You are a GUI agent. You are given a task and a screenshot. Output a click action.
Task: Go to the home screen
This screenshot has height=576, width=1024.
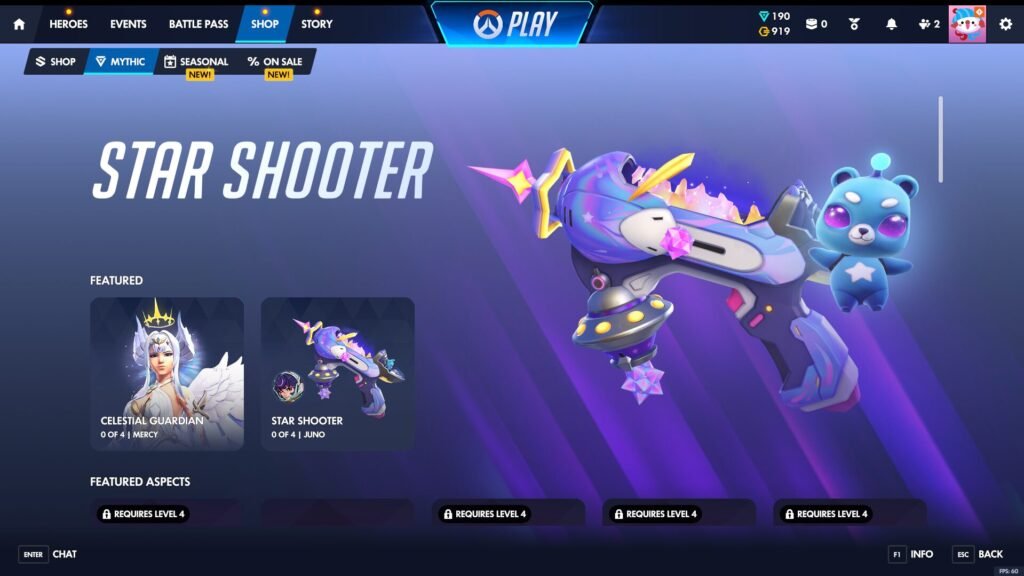19,24
